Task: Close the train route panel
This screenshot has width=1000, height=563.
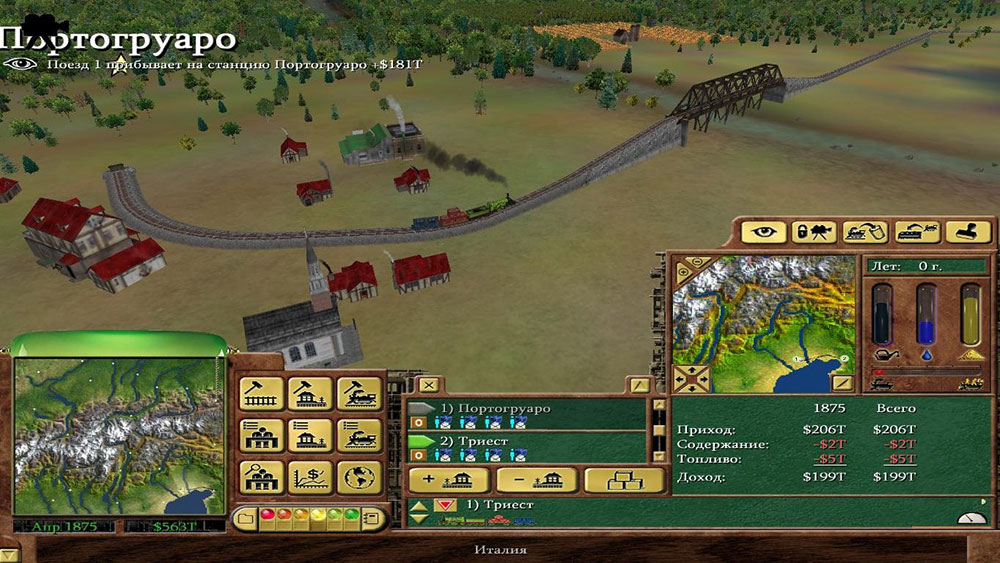Action: click(x=428, y=384)
